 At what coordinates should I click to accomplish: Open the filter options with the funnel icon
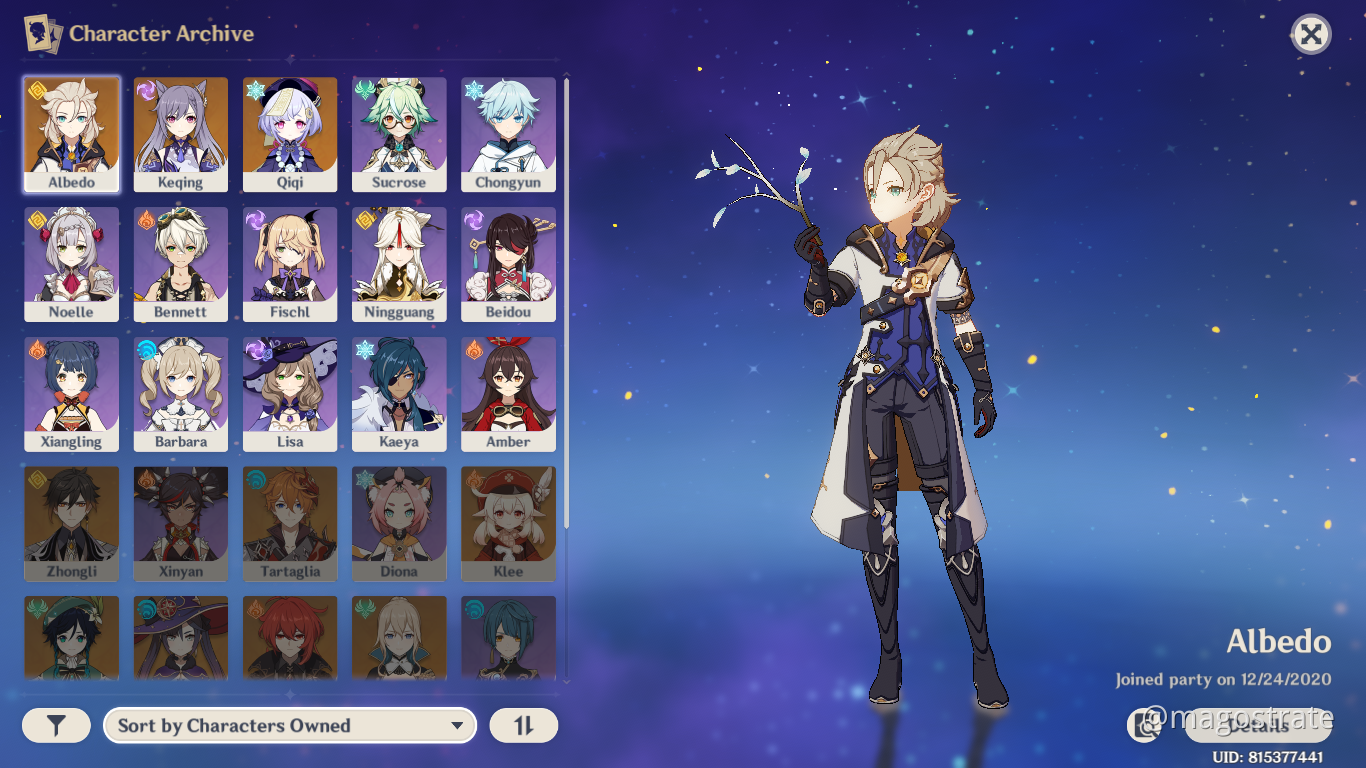tap(56, 725)
